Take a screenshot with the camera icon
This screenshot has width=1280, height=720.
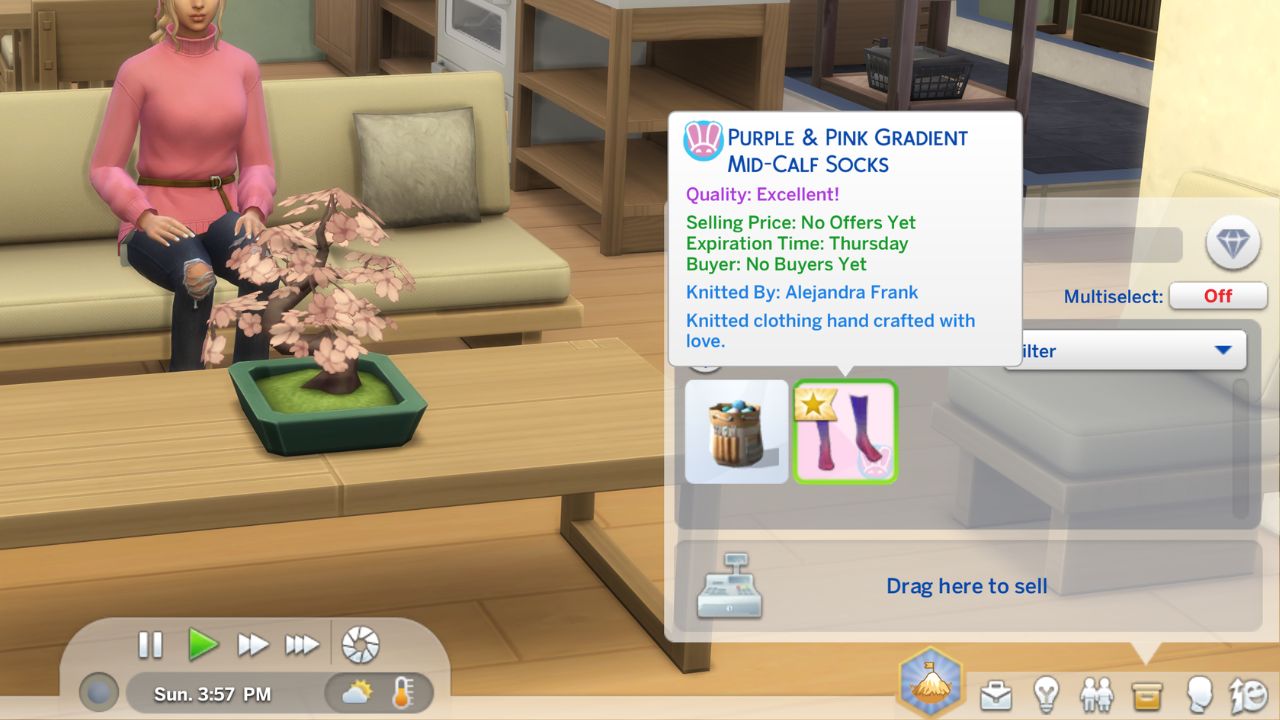tap(358, 645)
